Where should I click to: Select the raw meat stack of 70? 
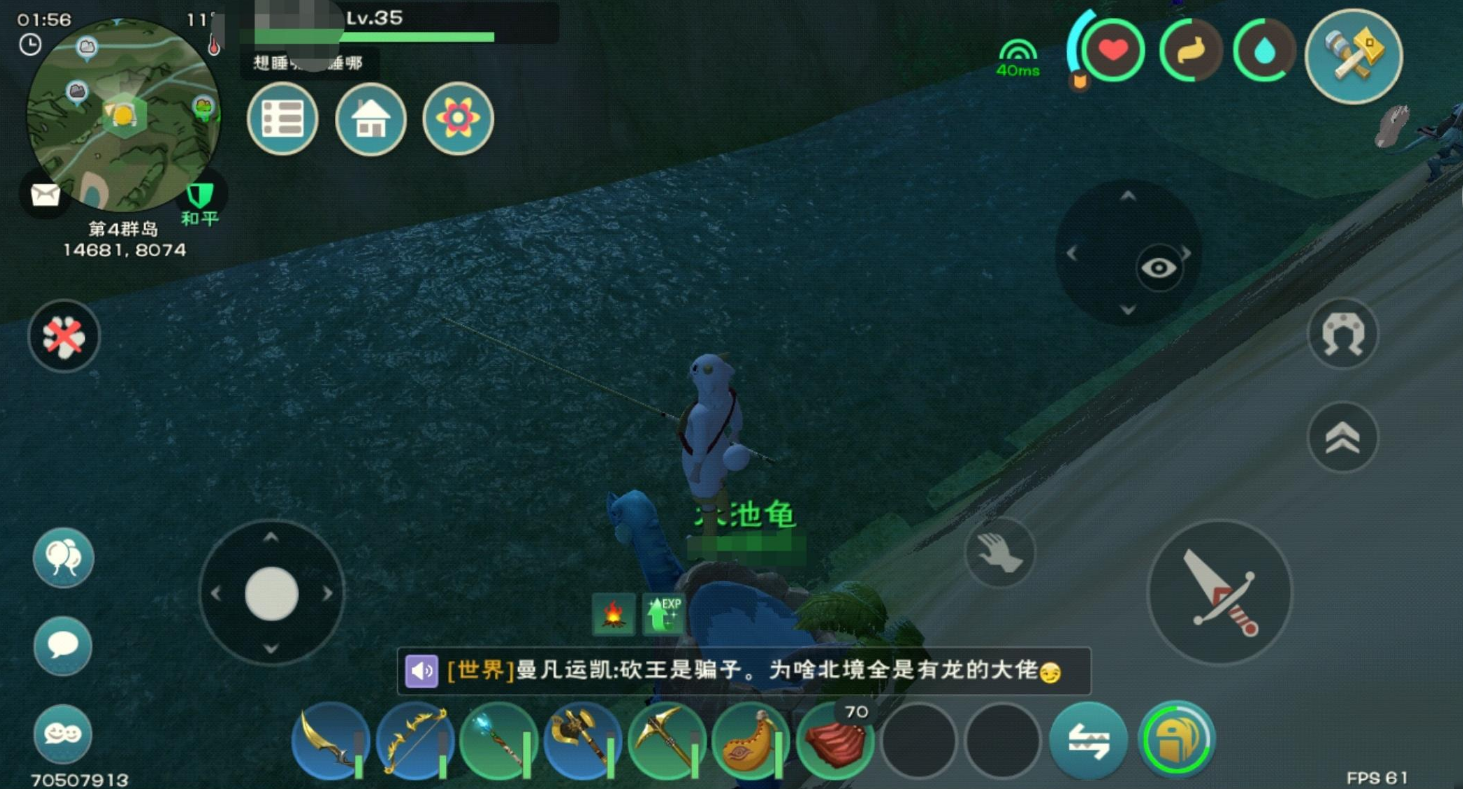[835, 741]
